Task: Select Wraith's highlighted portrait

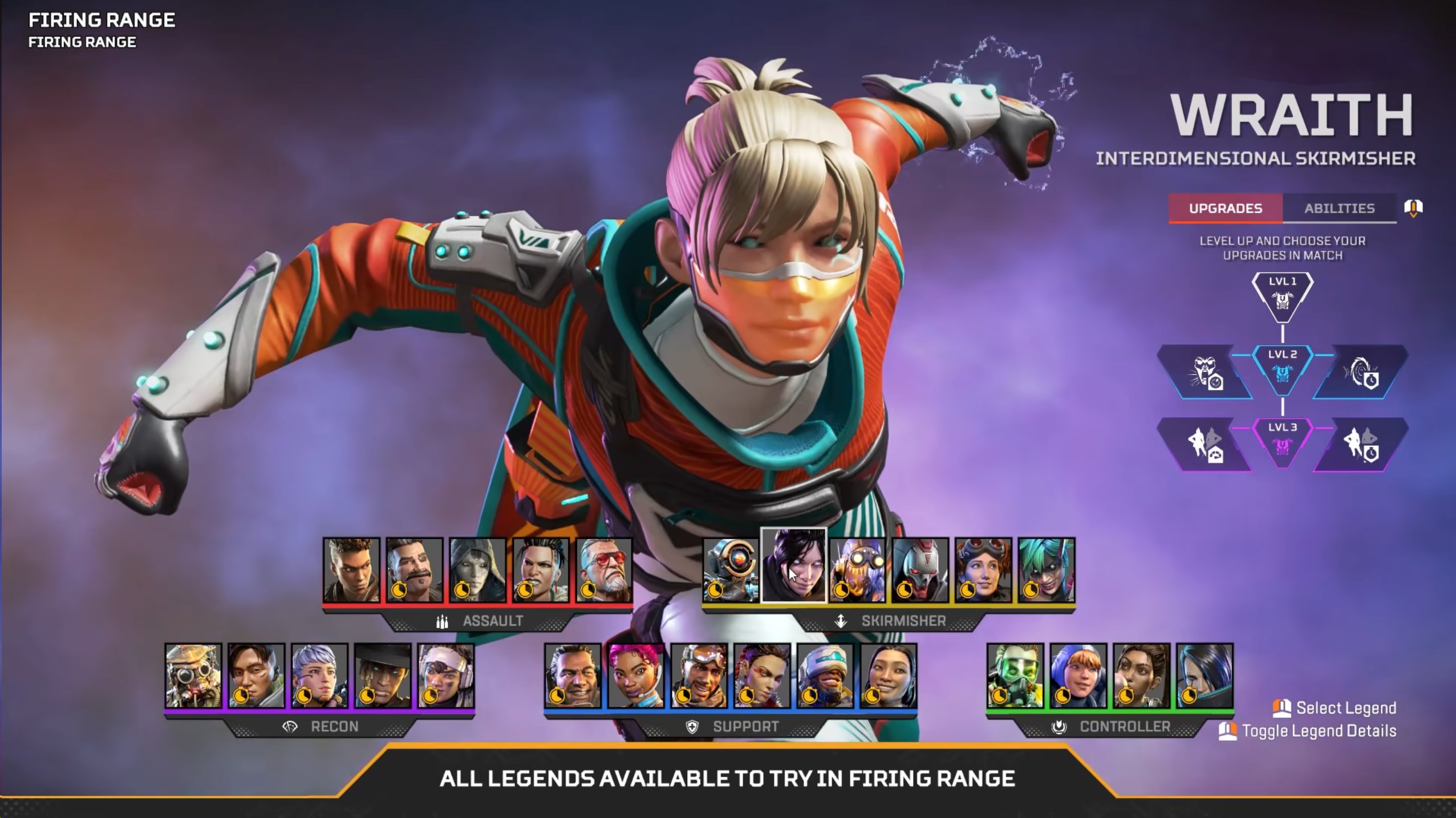Action: point(793,565)
